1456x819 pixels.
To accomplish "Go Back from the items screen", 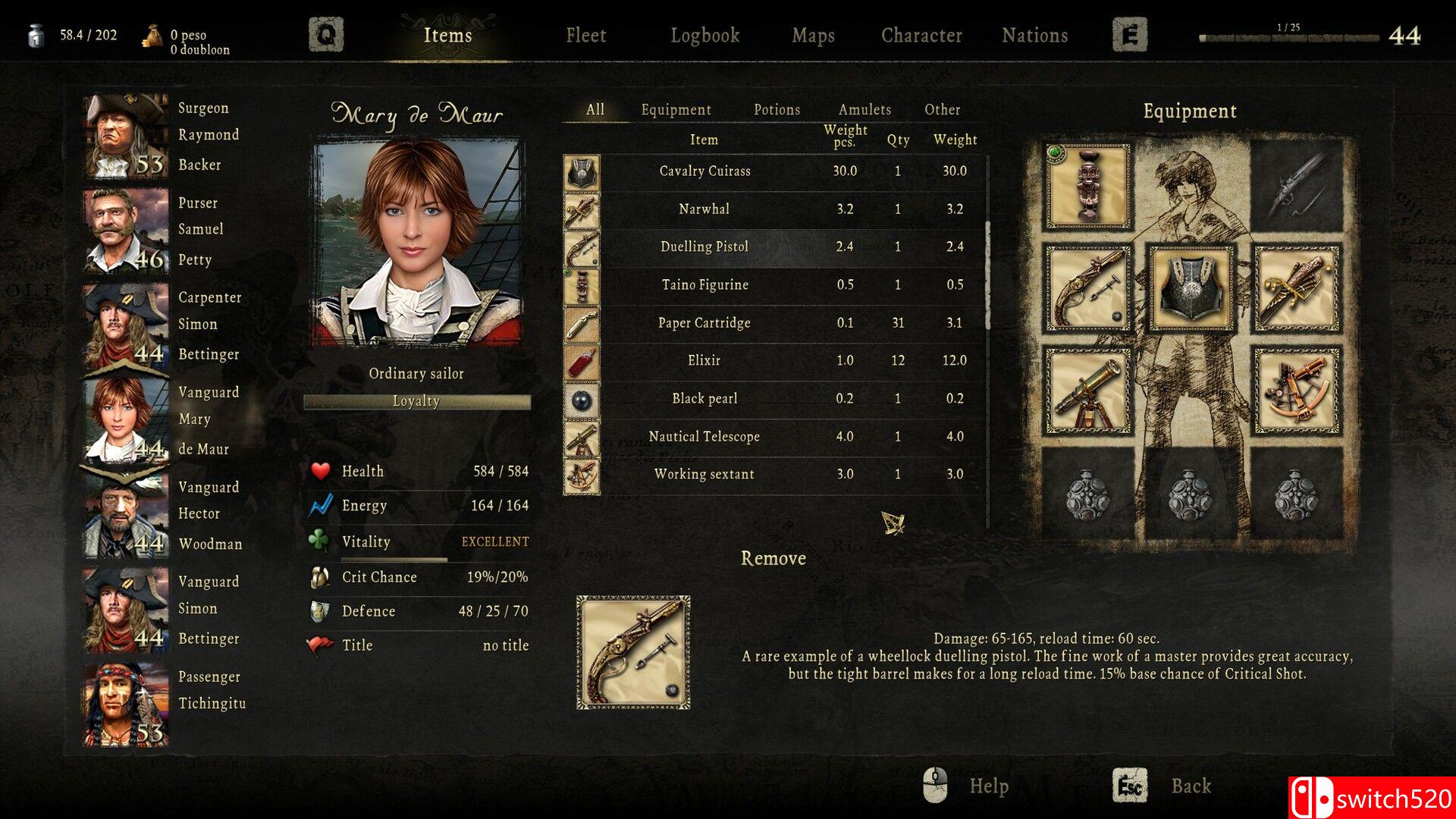I will coord(1190,786).
